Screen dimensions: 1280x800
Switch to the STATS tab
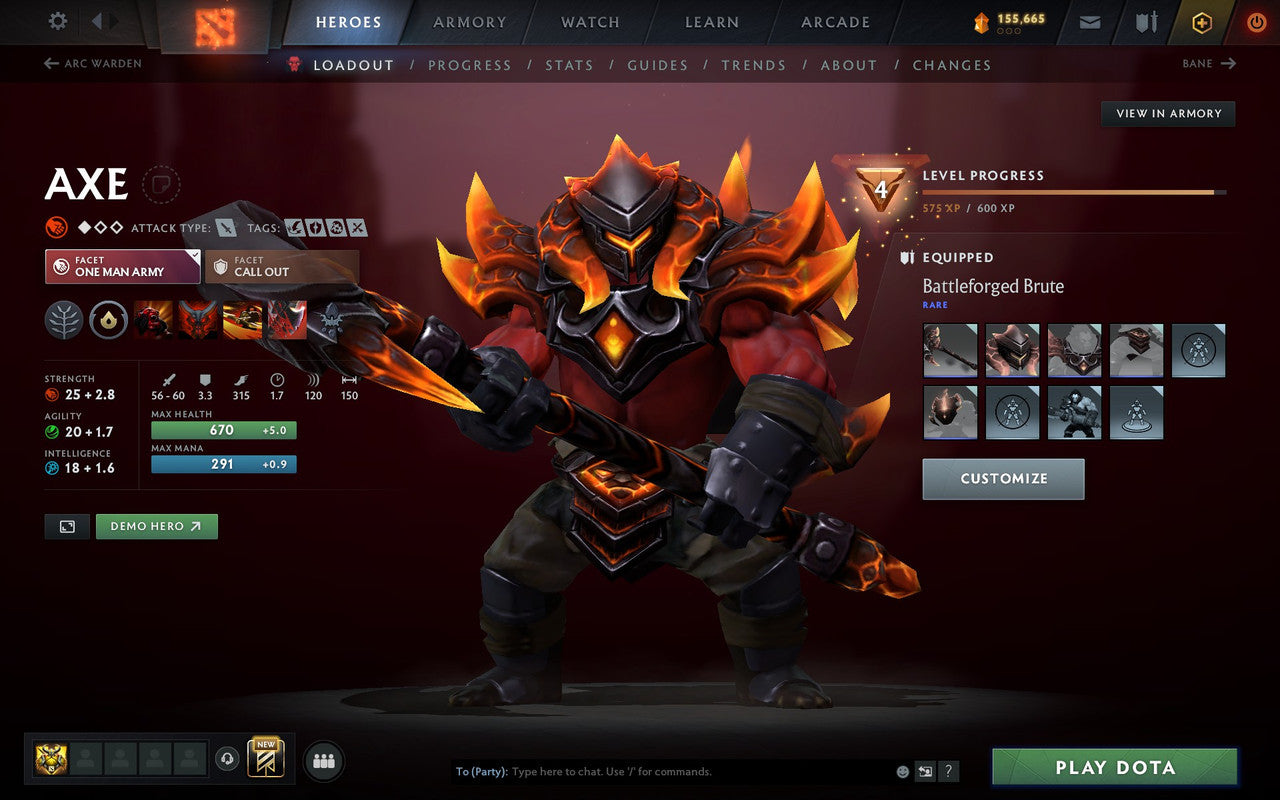(569, 64)
